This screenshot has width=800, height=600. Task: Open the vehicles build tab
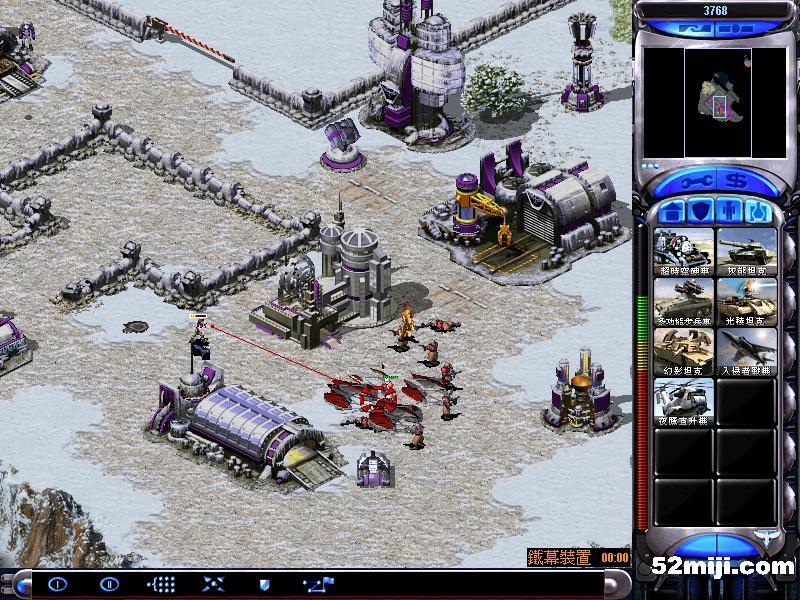[759, 212]
